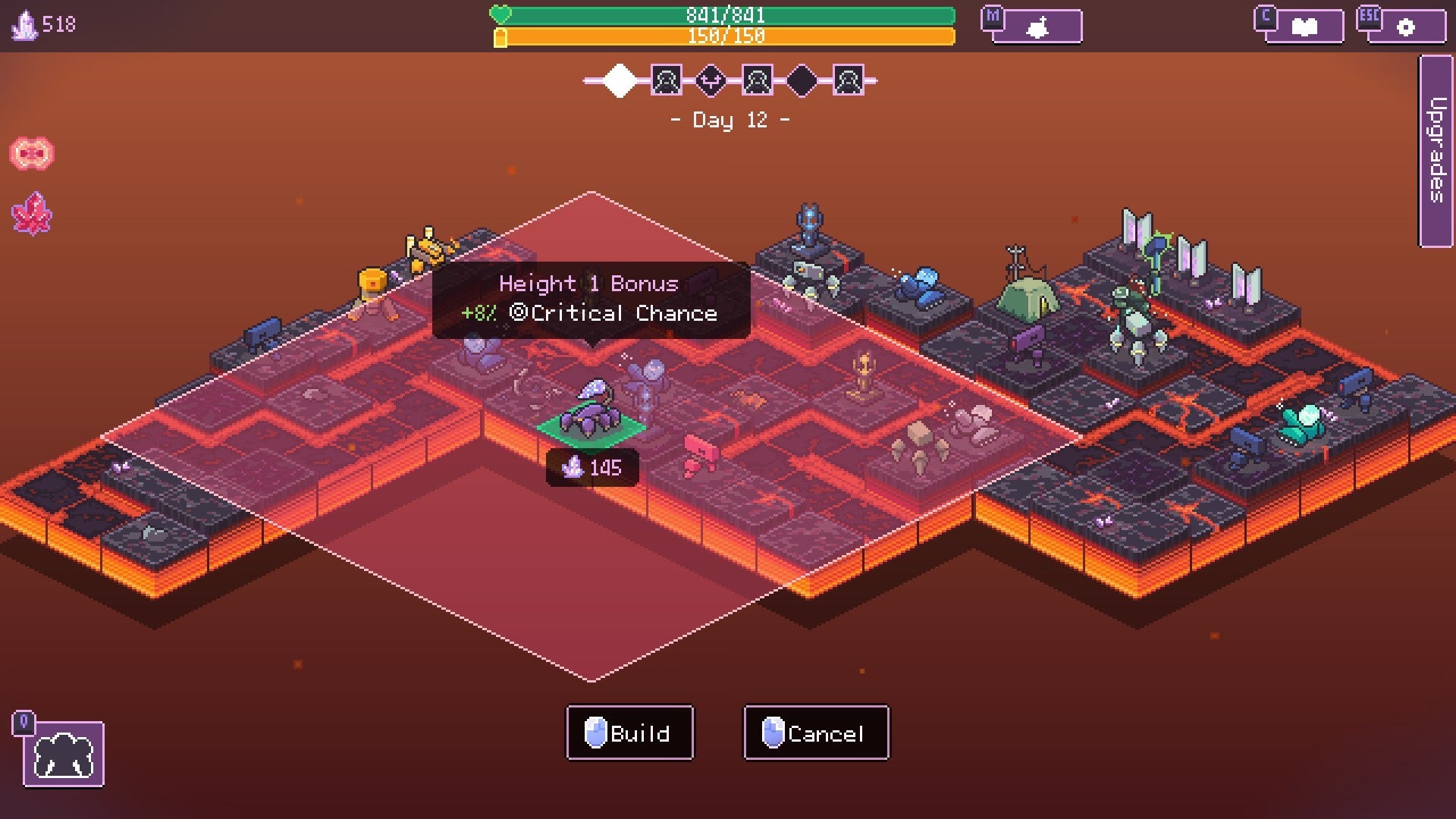This screenshot has width=1456, height=819.
Task: Open the codex with the book icon
Action: pyautogui.click(x=1304, y=25)
